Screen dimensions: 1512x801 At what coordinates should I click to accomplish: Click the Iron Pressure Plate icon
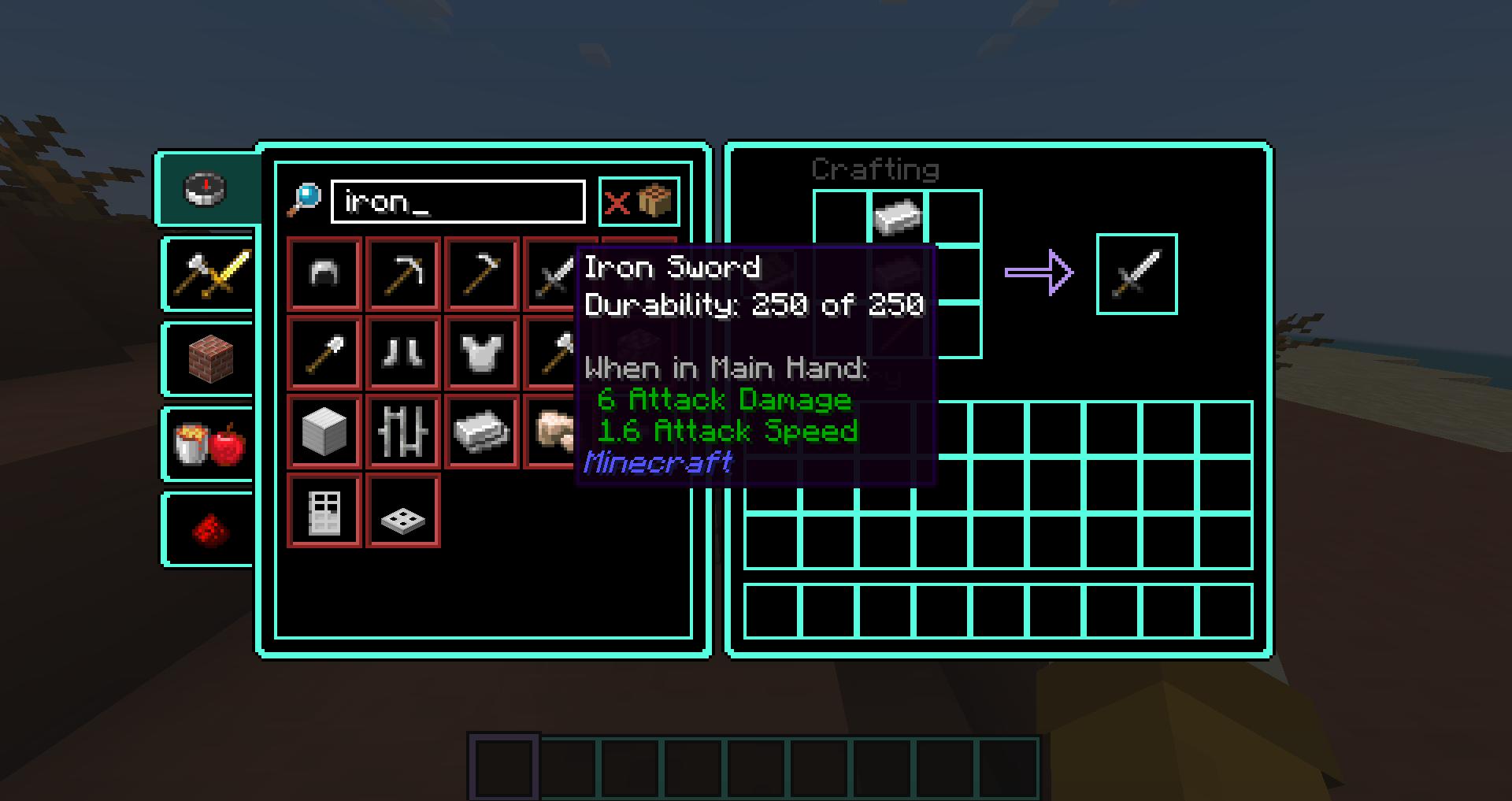[402, 510]
